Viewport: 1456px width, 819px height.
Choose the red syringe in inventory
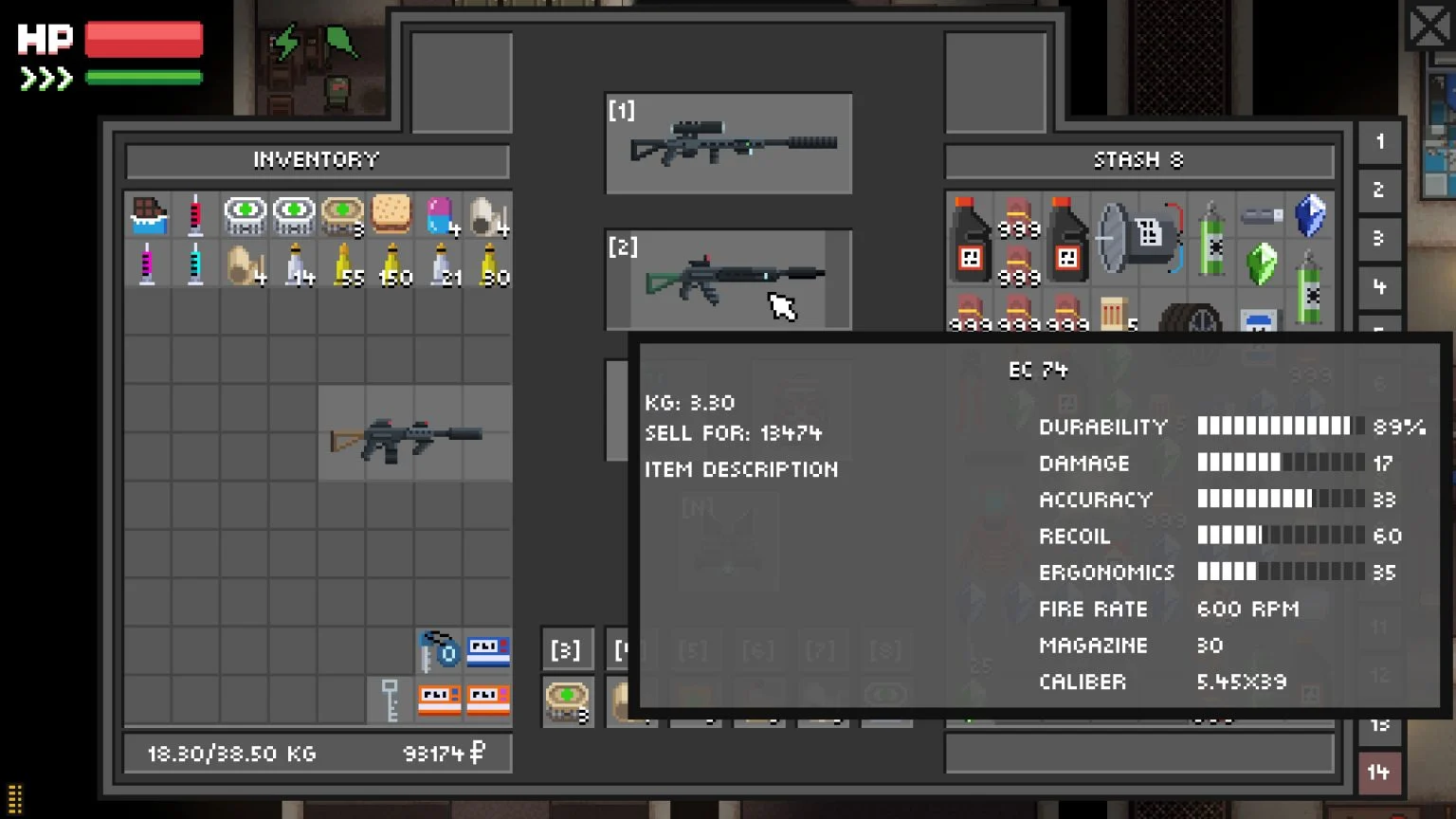(196, 216)
